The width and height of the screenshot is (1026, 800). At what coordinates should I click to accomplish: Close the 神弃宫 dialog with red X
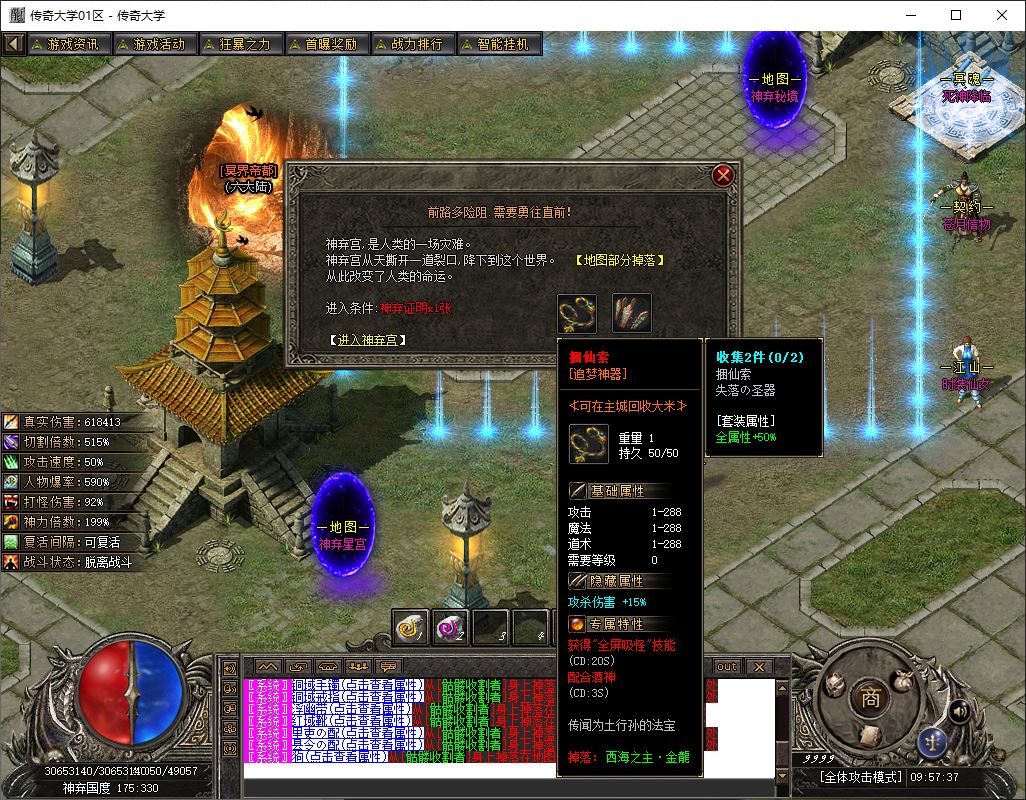pyautogui.click(x=723, y=176)
